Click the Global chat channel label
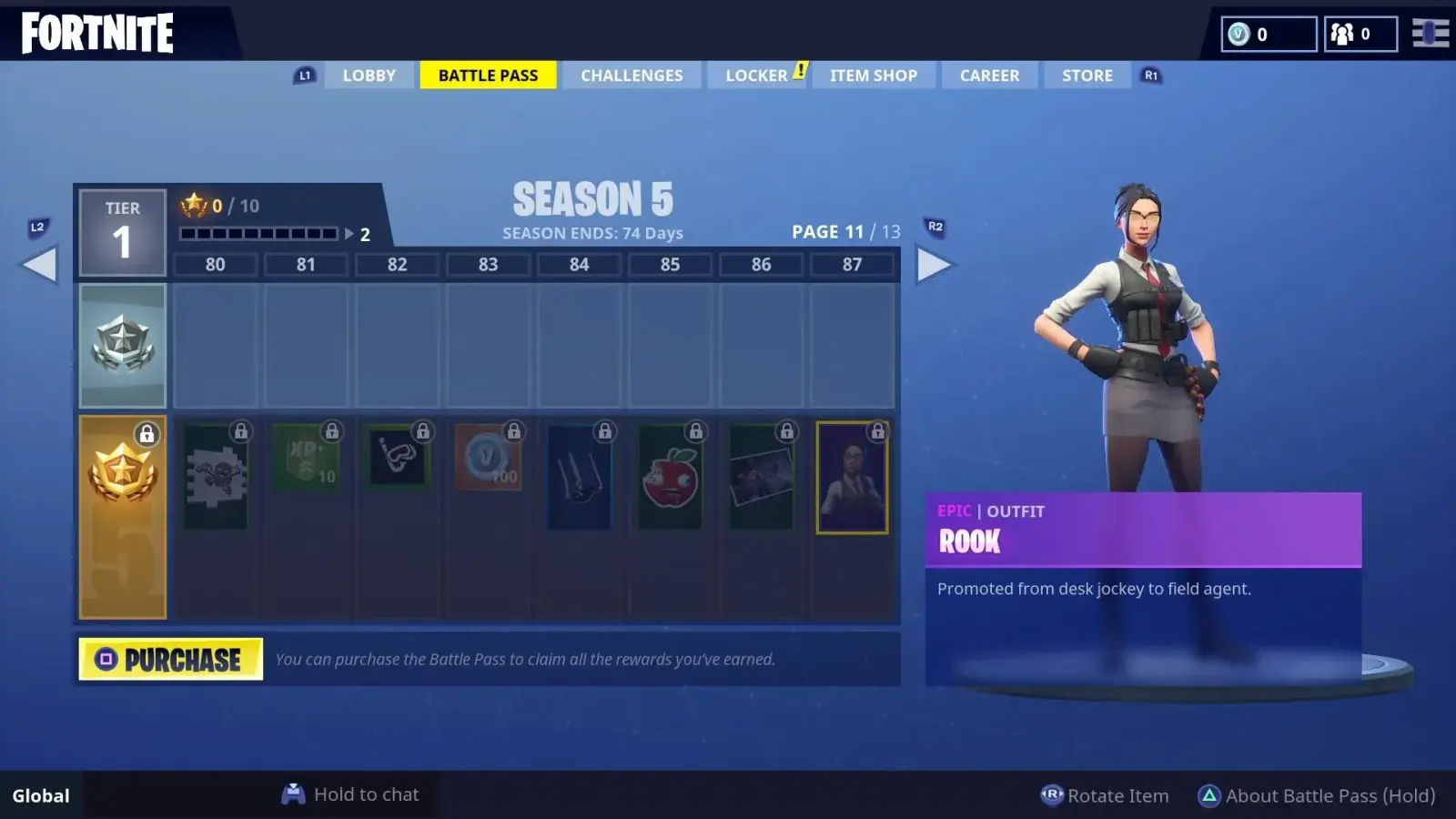 39,794
